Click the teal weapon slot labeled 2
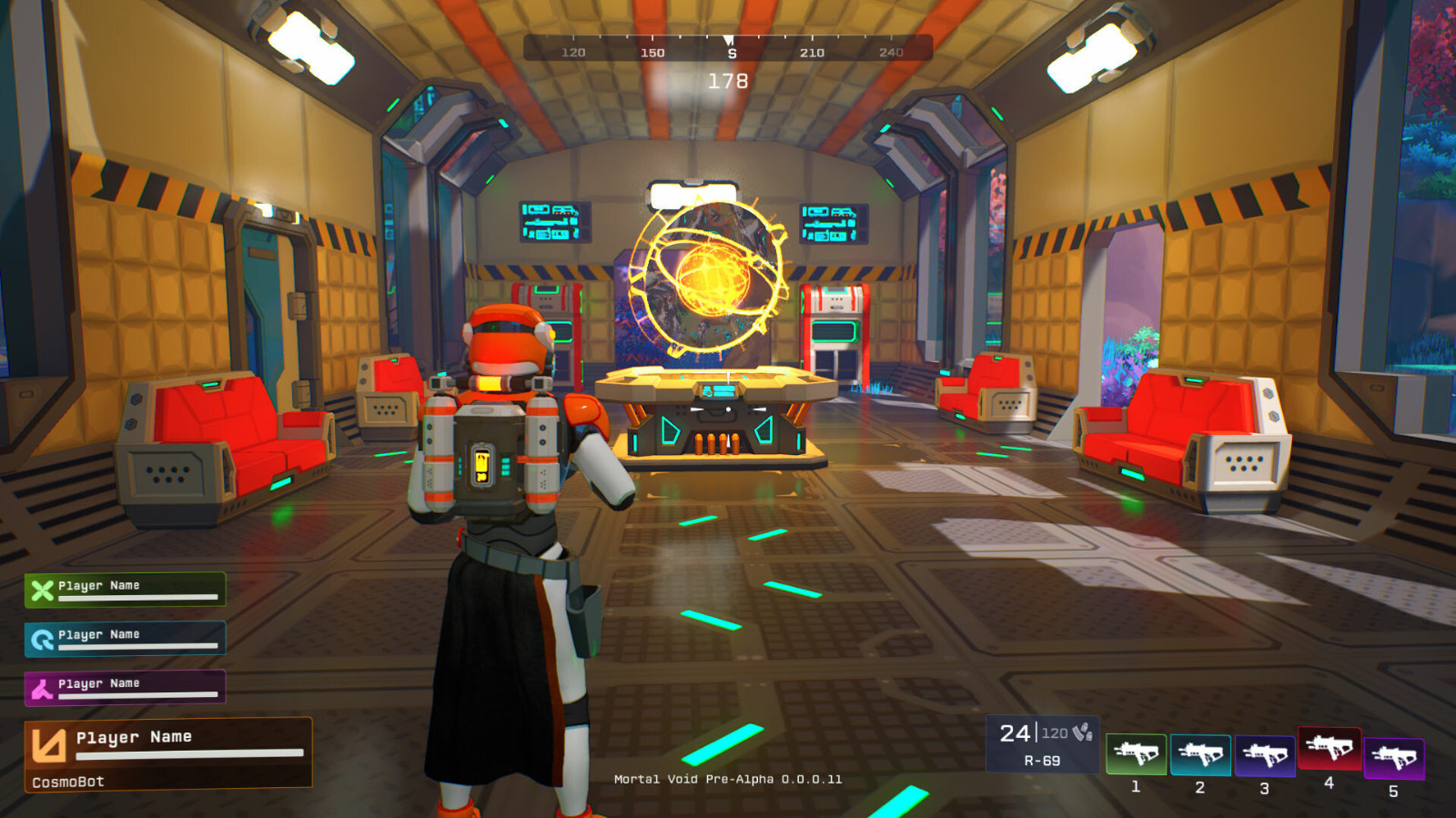The width and height of the screenshot is (1456, 818). pos(1203,753)
